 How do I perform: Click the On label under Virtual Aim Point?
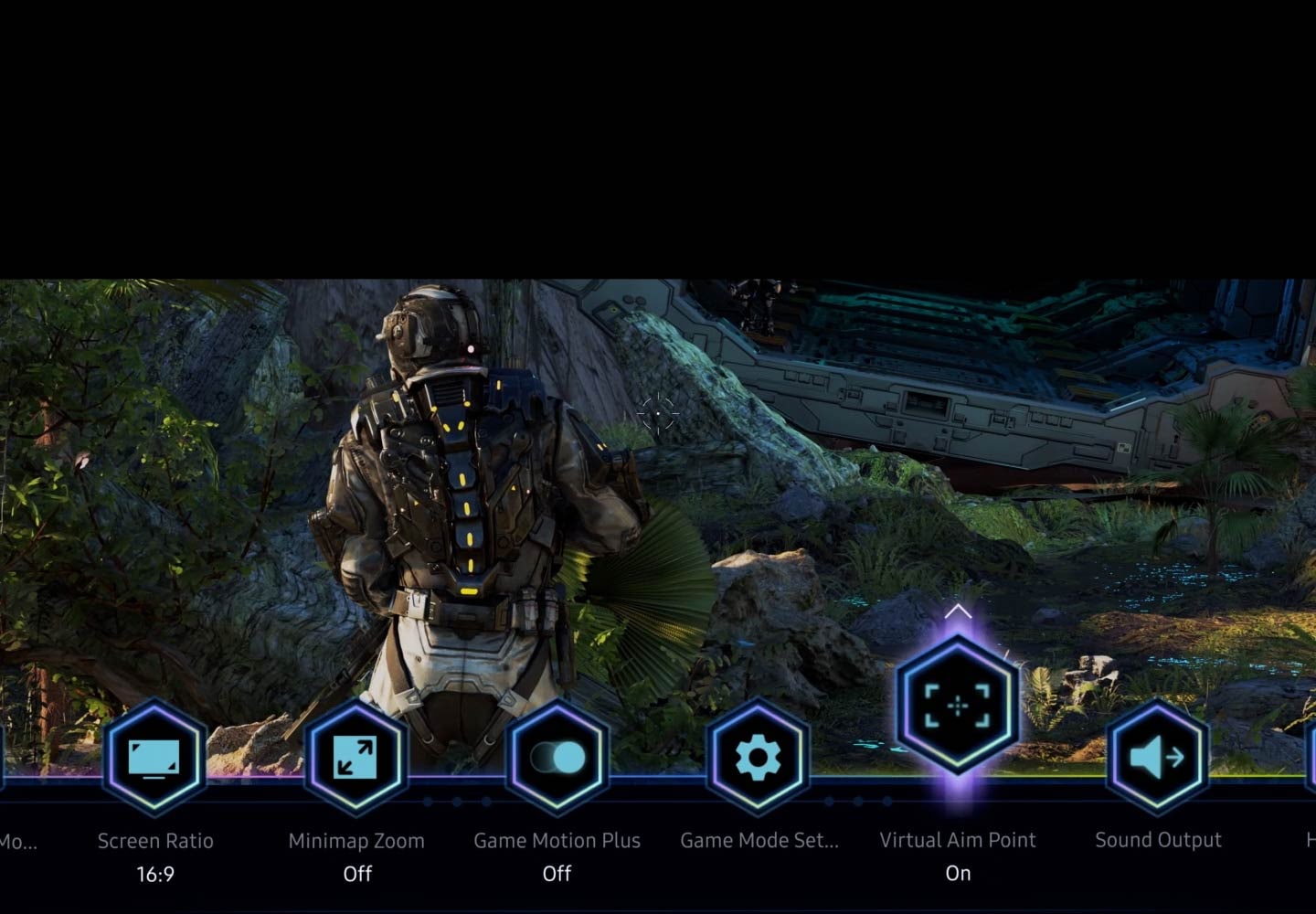click(958, 872)
